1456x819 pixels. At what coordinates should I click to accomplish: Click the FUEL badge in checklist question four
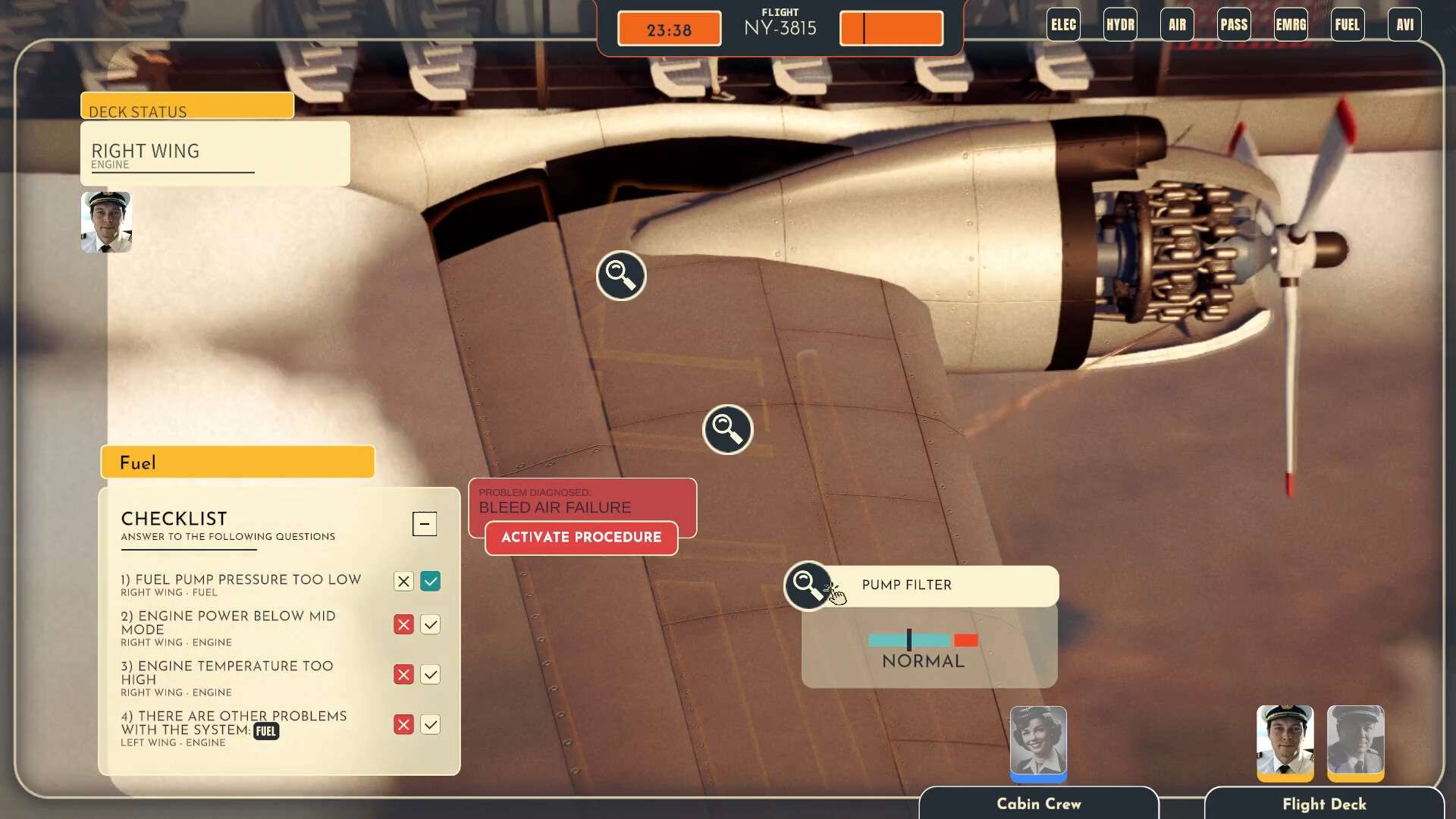pos(266,731)
